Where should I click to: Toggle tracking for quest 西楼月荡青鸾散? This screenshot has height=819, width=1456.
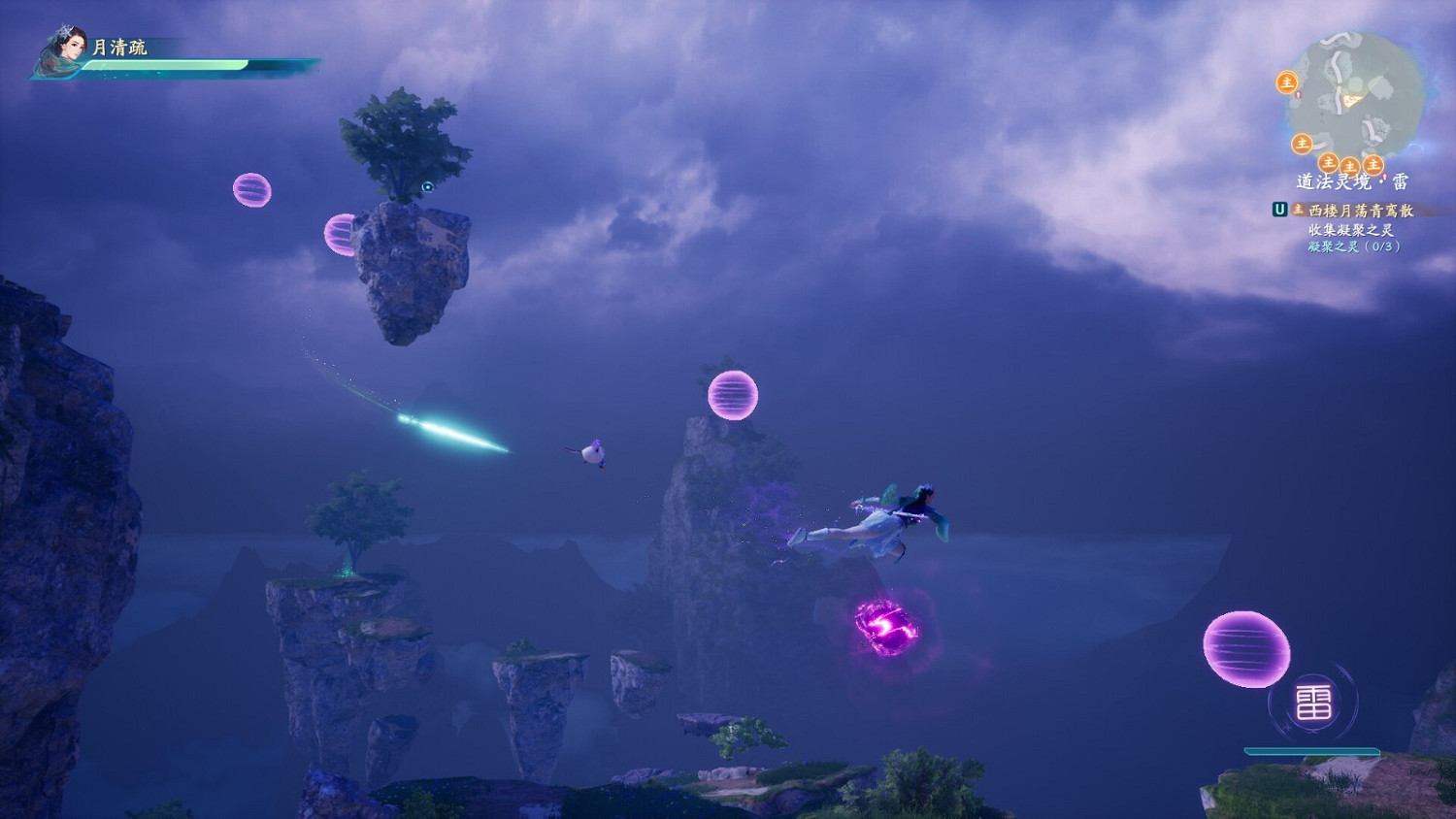pos(1360,212)
